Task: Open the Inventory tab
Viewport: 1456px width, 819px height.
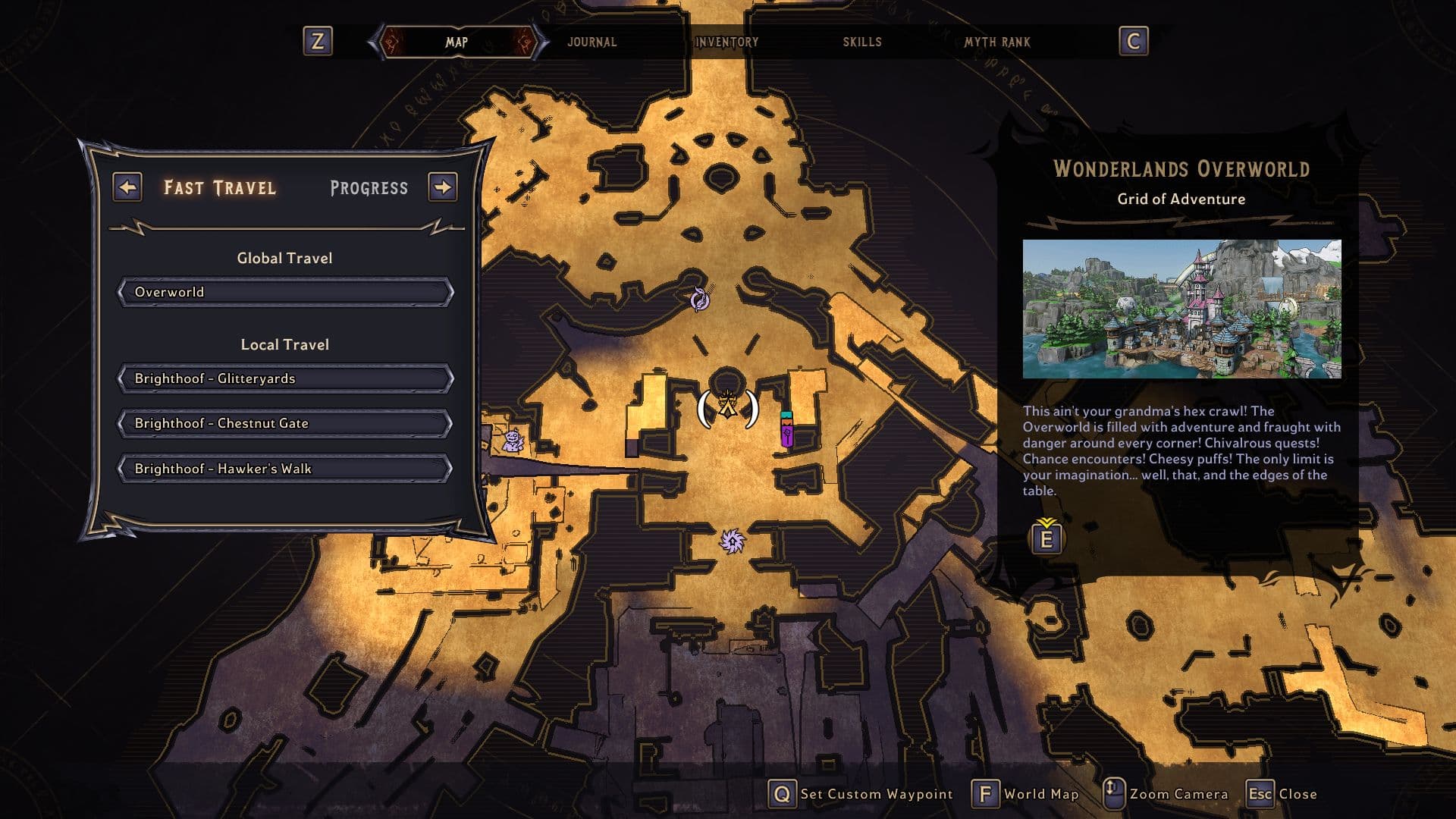Action: 726,42
